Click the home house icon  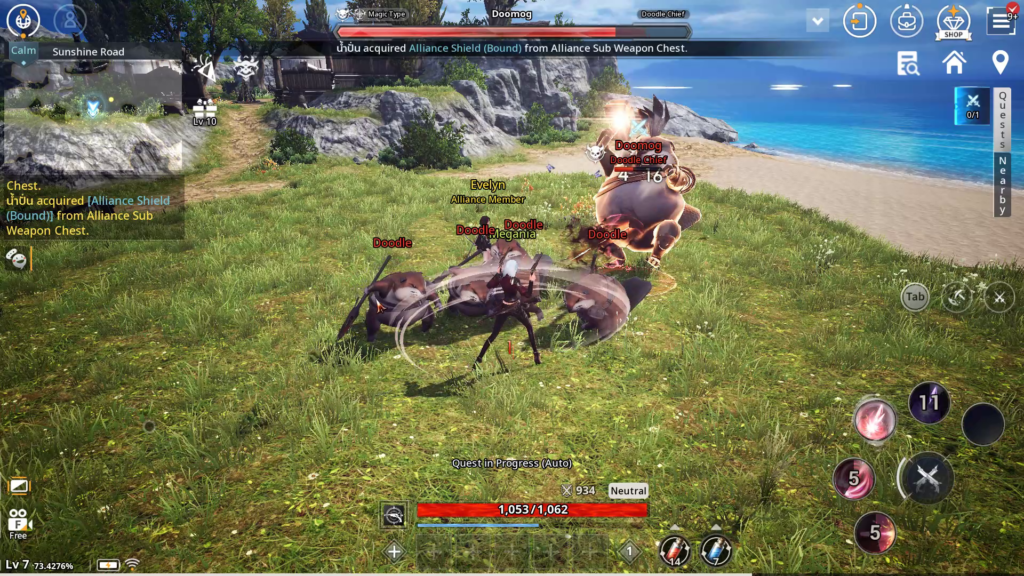954,63
